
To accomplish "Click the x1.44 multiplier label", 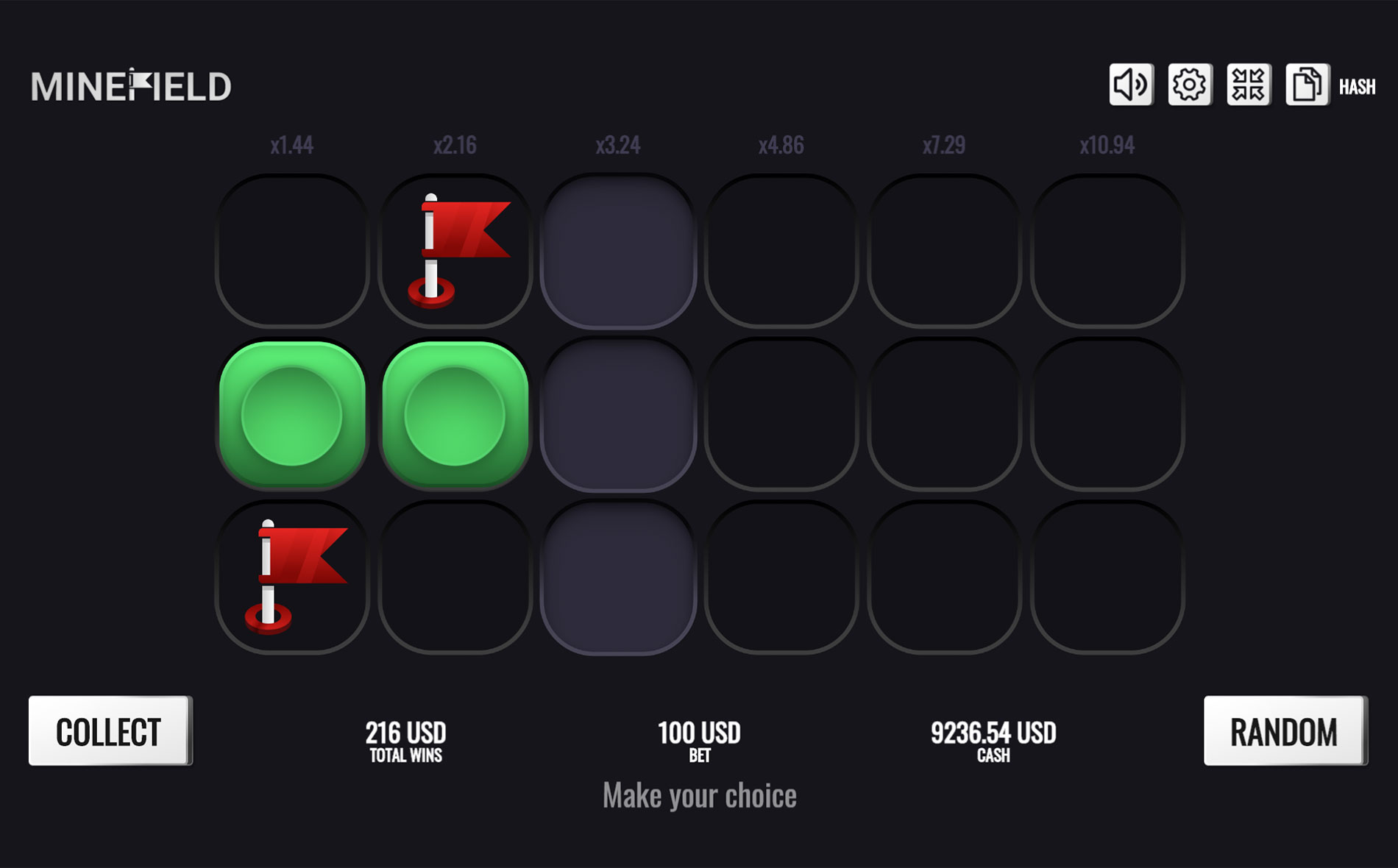I will click(x=293, y=145).
